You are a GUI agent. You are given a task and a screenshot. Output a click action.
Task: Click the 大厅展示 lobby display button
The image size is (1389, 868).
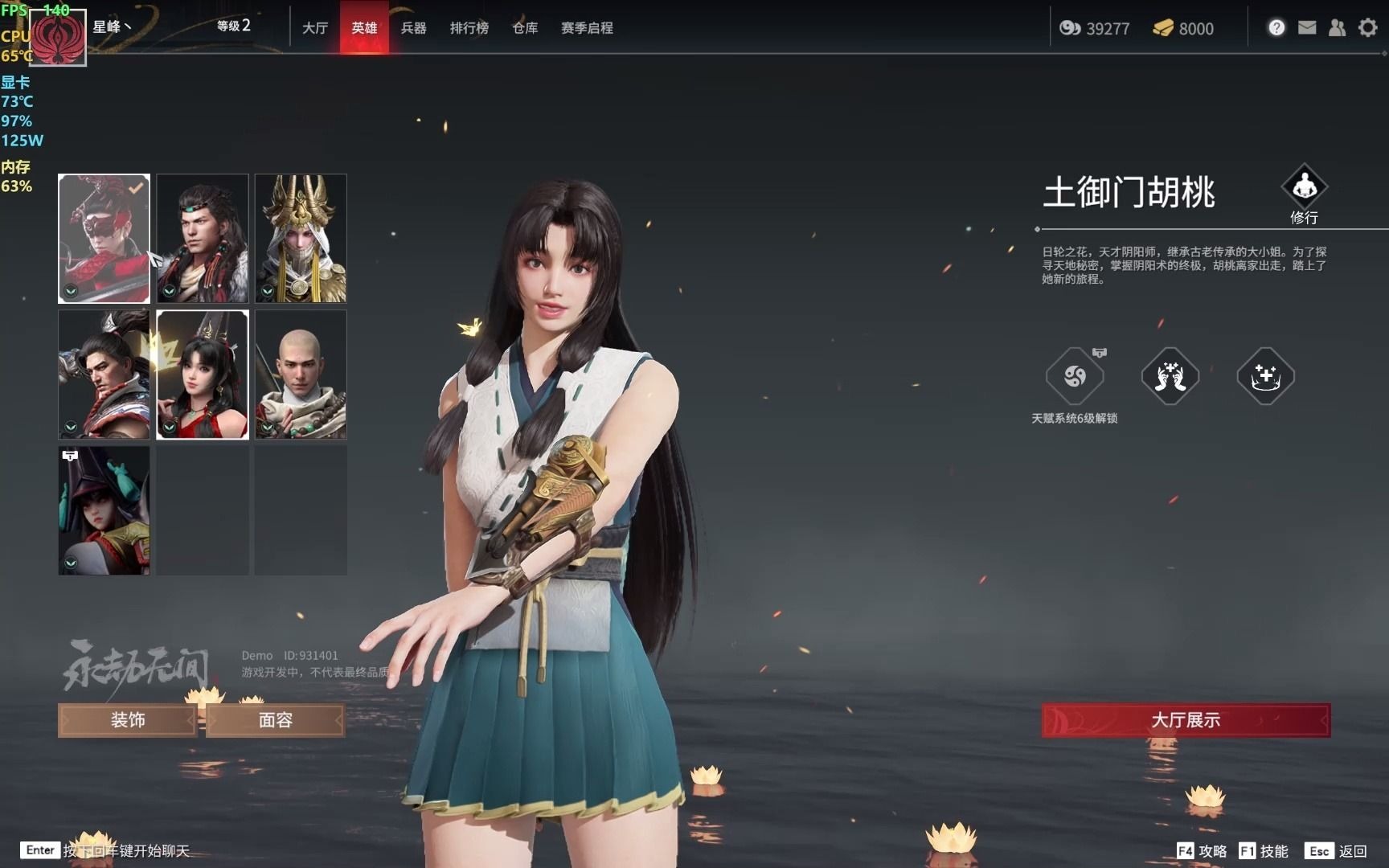[1185, 720]
